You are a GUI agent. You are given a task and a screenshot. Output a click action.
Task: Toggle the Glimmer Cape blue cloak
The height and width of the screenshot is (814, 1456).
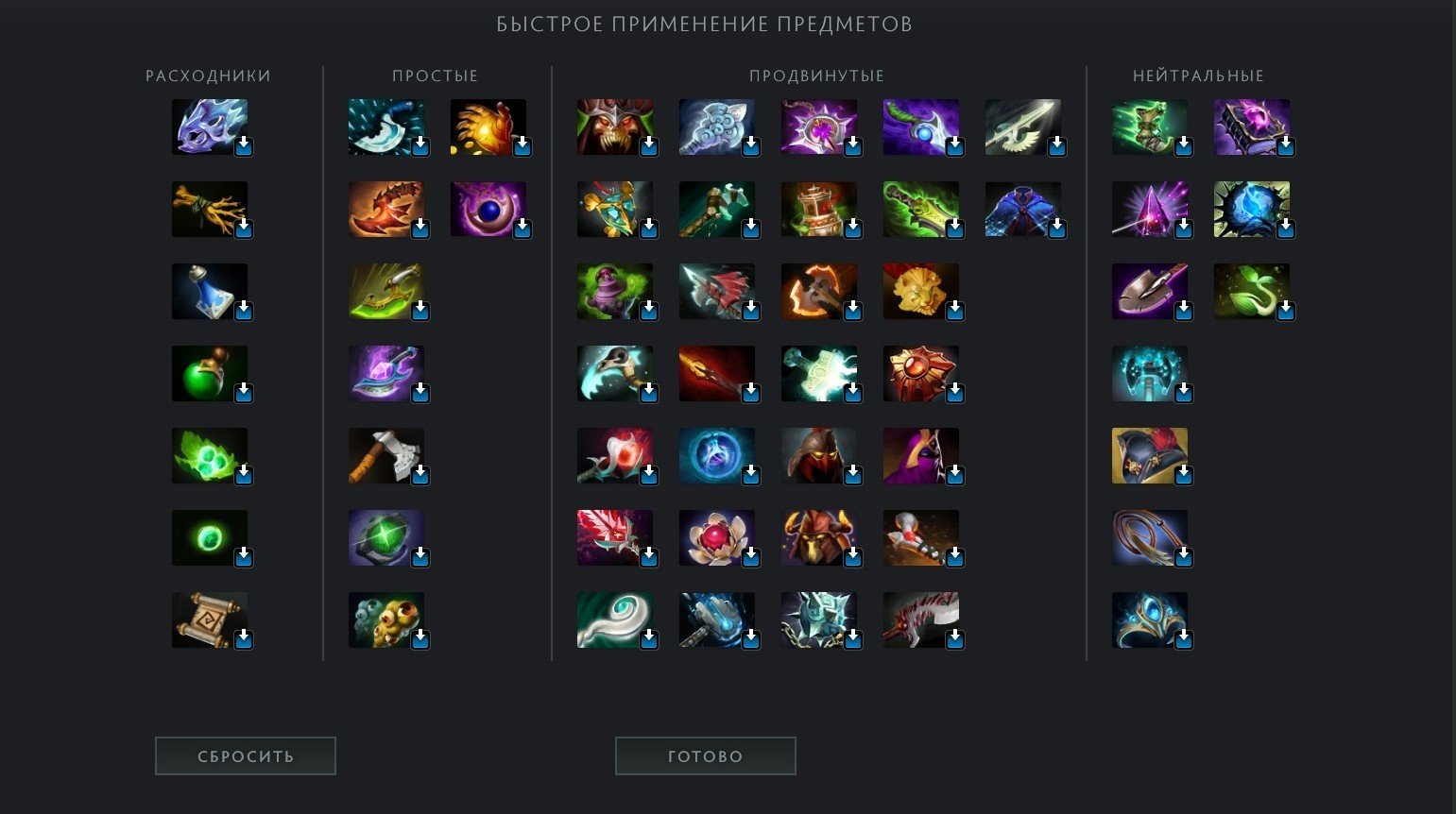pyautogui.click(x=1022, y=210)
